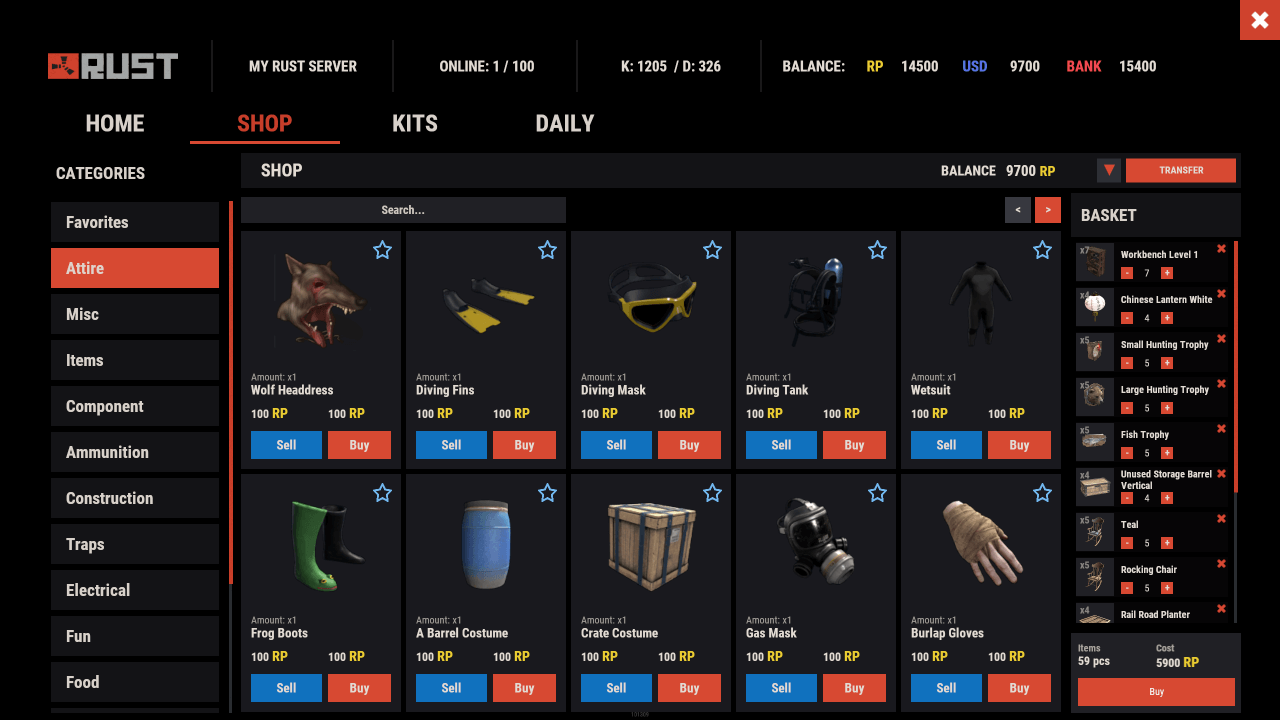
Task: Toggle the favorite star on Frog Boots
Action: click(x=382, y=493)
